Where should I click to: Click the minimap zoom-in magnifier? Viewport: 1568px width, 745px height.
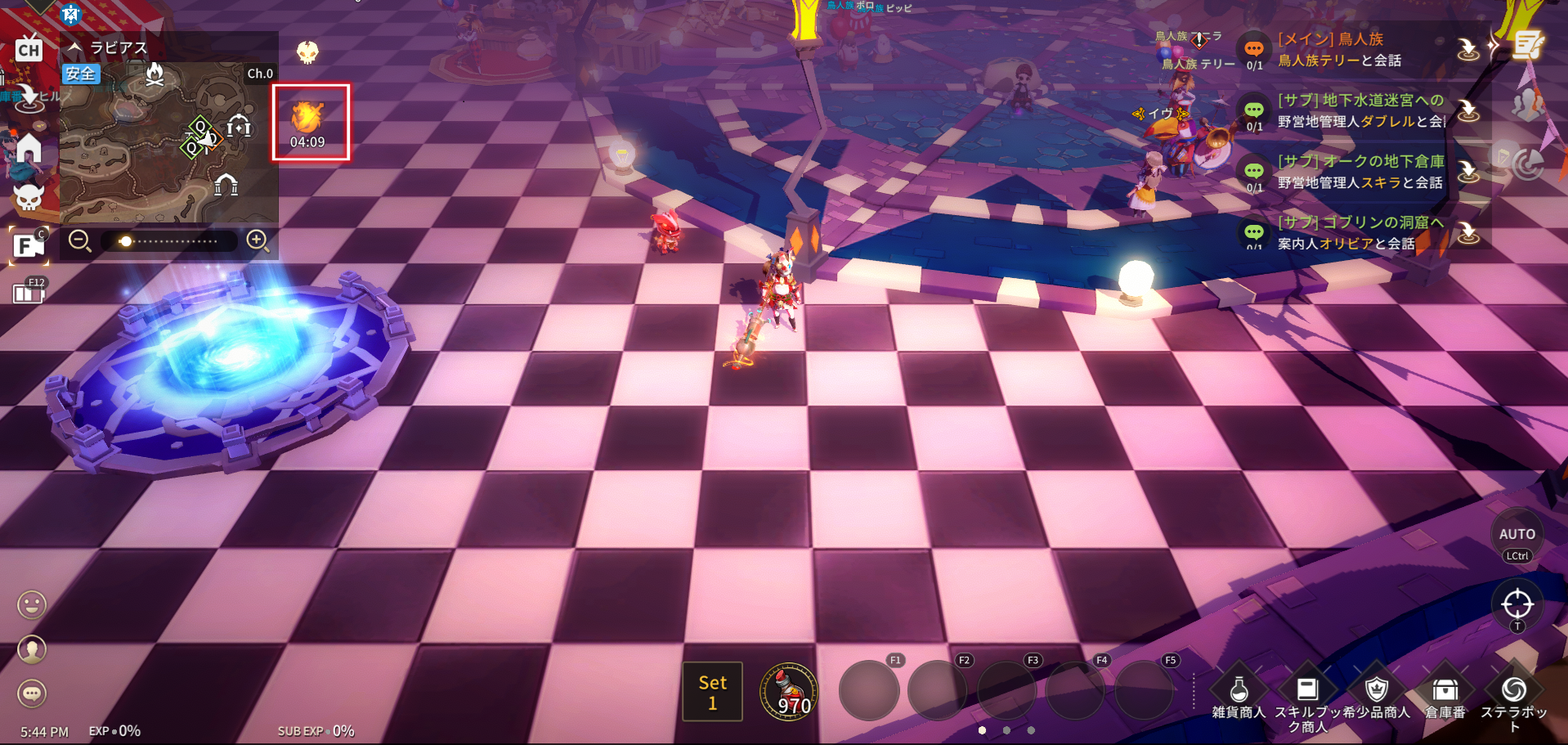click(258, 240)
